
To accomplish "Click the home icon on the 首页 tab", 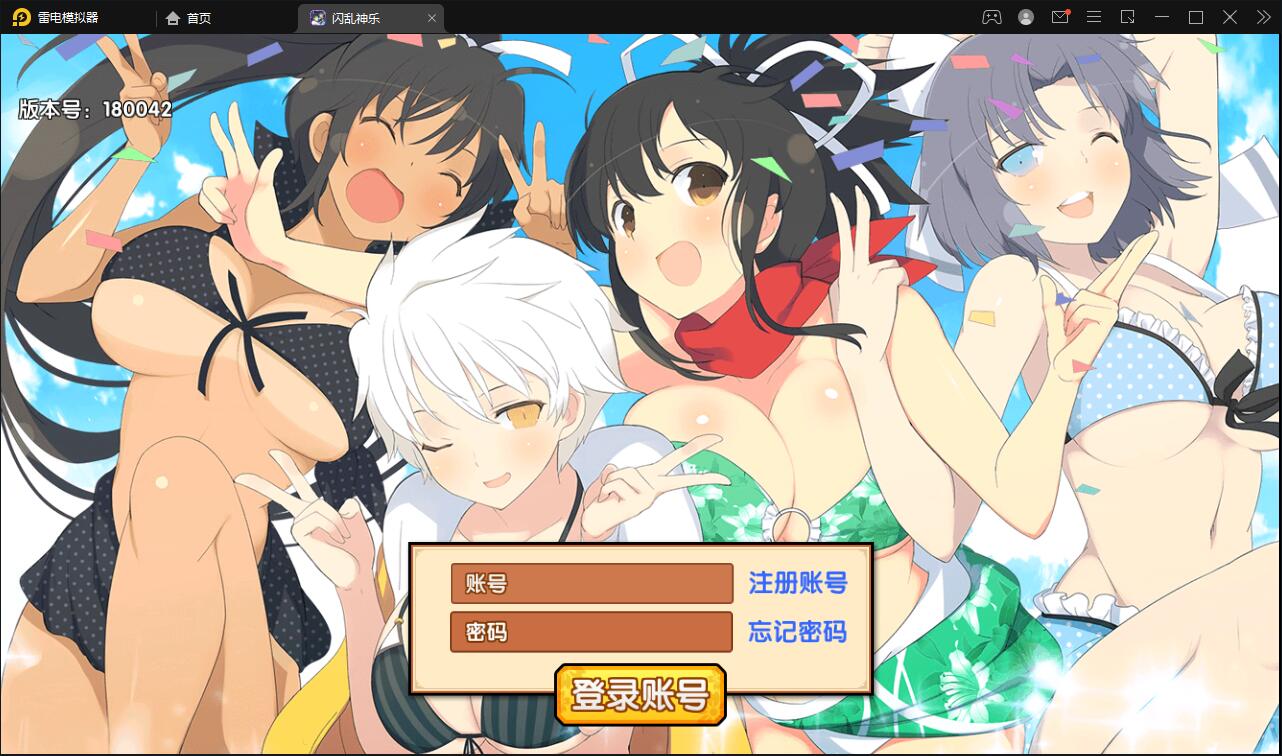I will pos(174,17).
